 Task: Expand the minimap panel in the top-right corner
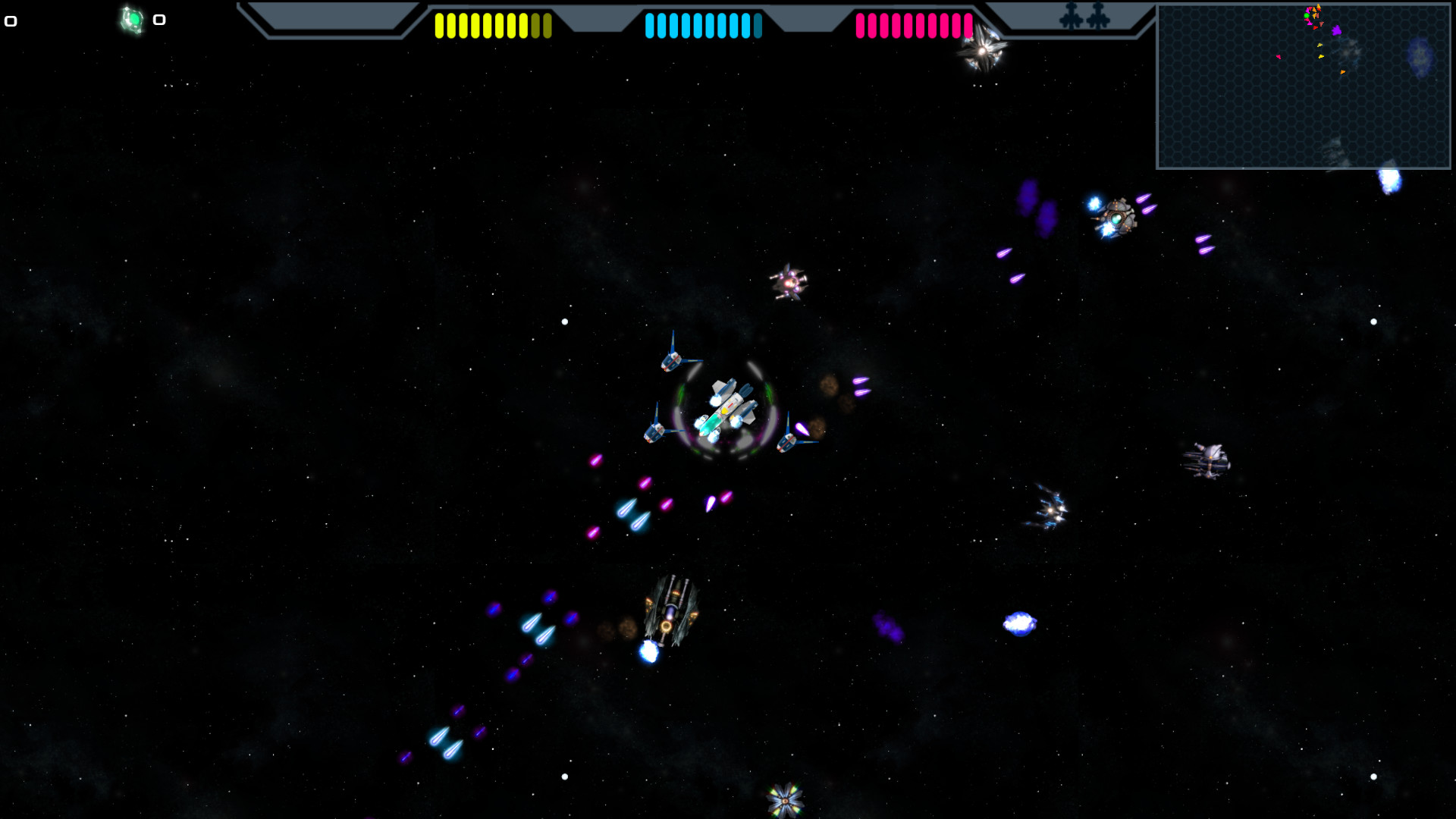click(1303, 83)
